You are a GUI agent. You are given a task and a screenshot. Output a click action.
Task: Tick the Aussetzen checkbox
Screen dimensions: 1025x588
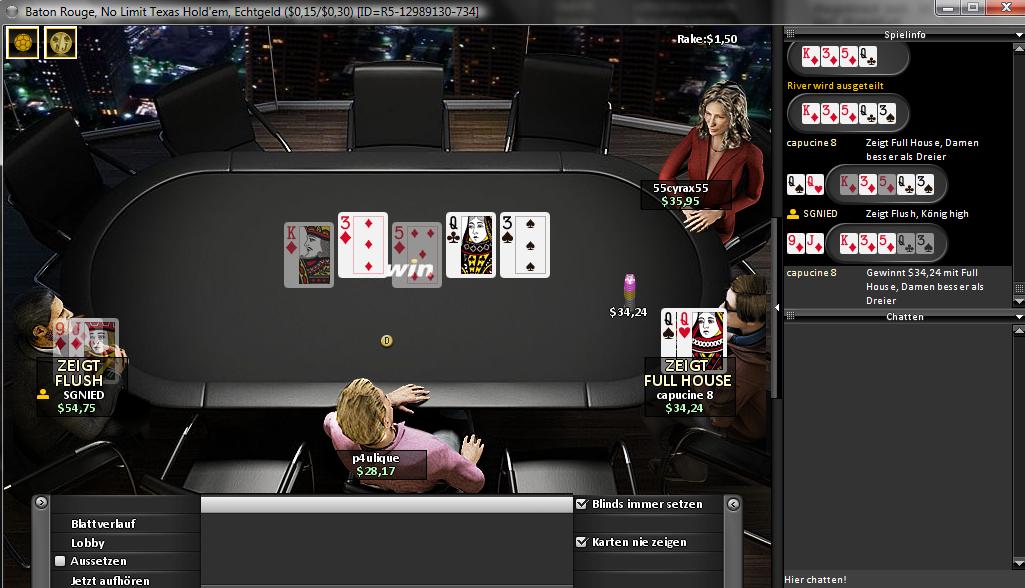coord(60,561)
